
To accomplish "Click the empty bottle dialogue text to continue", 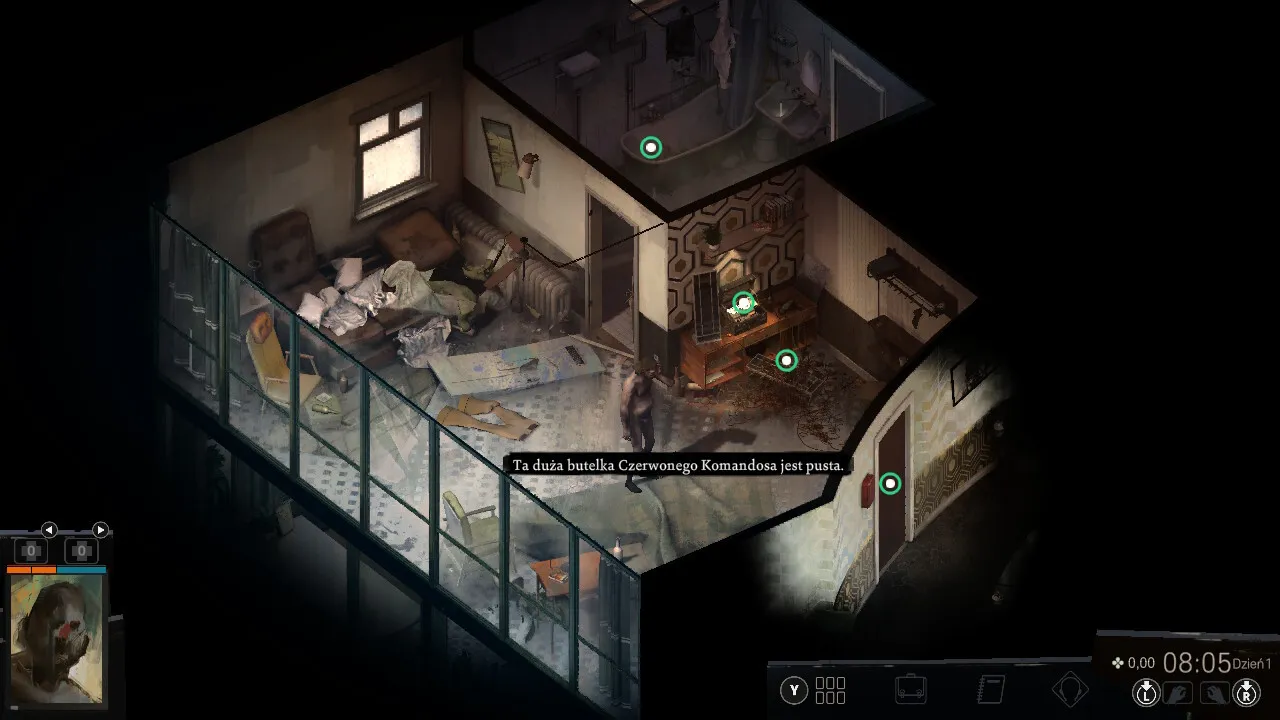I will 677,466.
